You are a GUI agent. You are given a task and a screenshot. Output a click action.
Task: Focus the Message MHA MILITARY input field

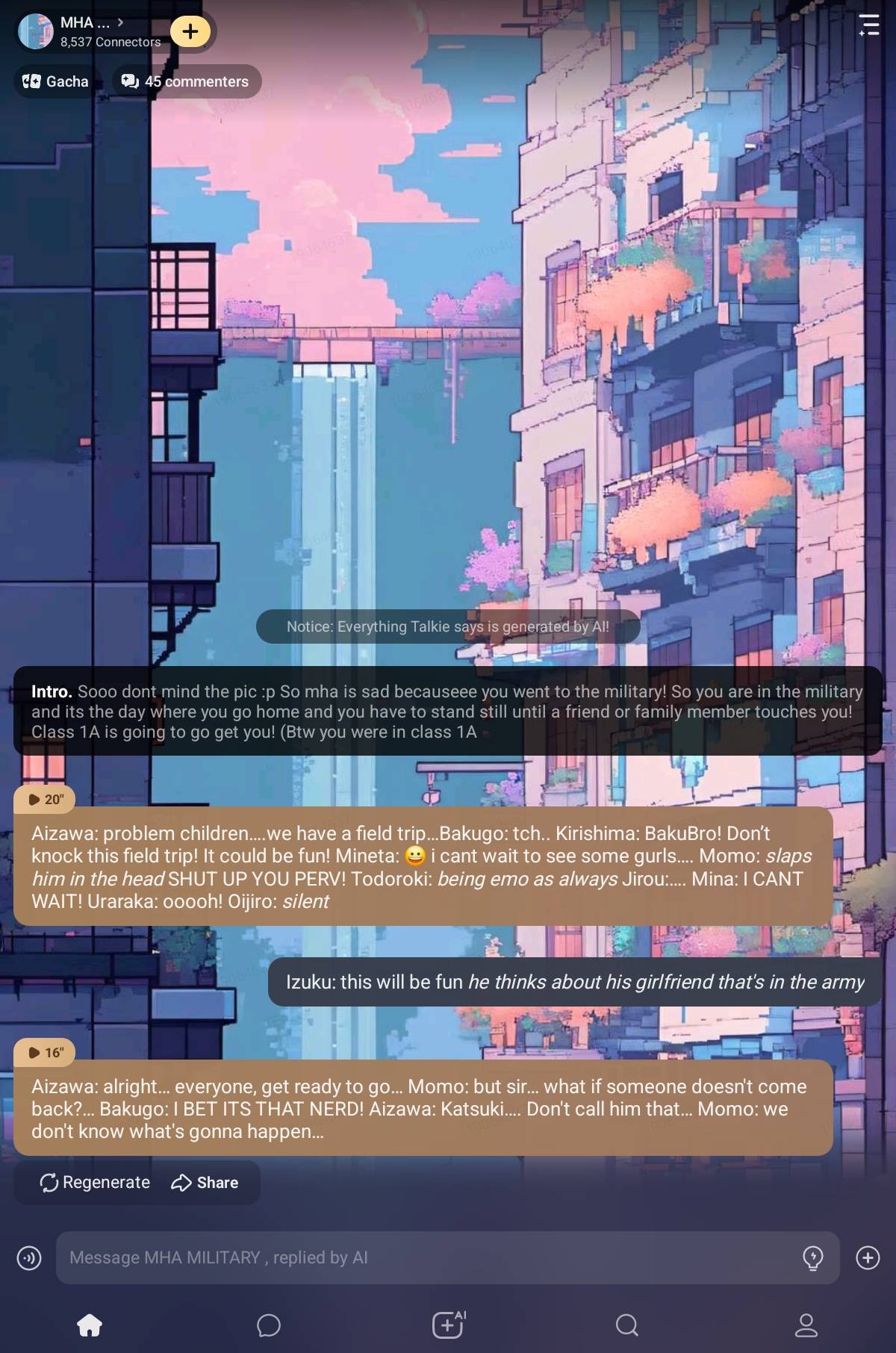pos(426,1257)
